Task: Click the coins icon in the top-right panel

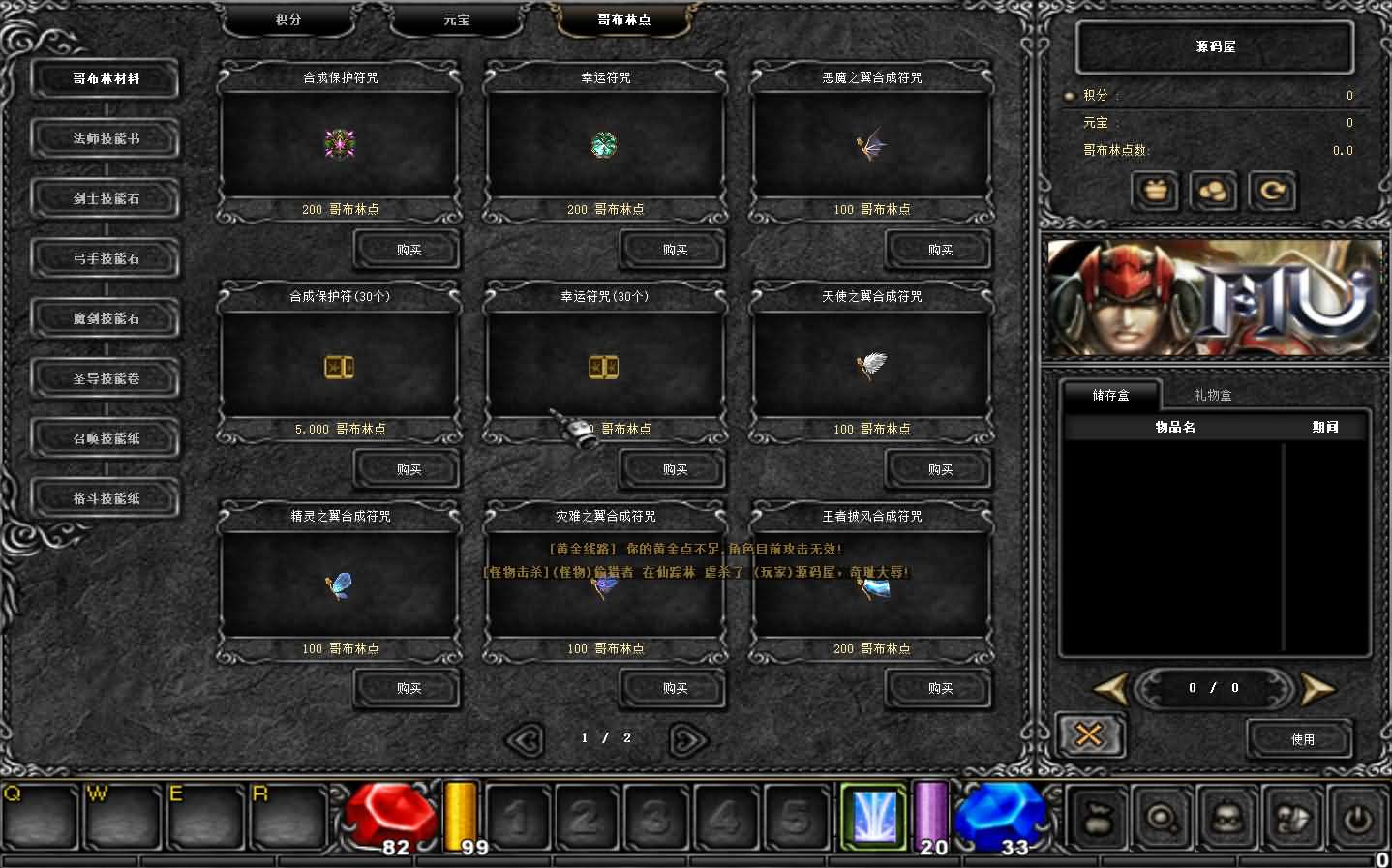Action: click(x=1214, y=192)
